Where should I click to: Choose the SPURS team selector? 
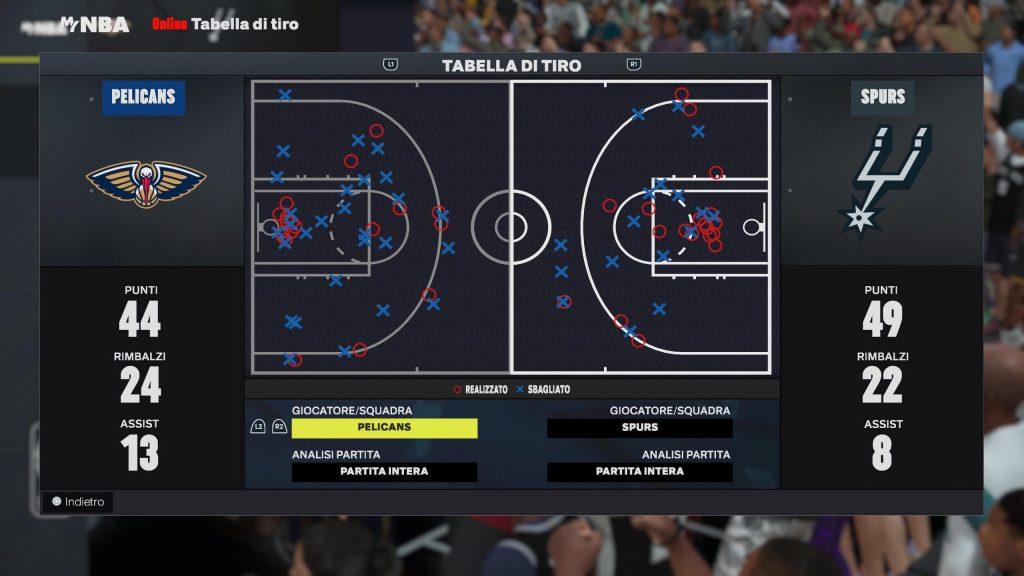point(640,428)
